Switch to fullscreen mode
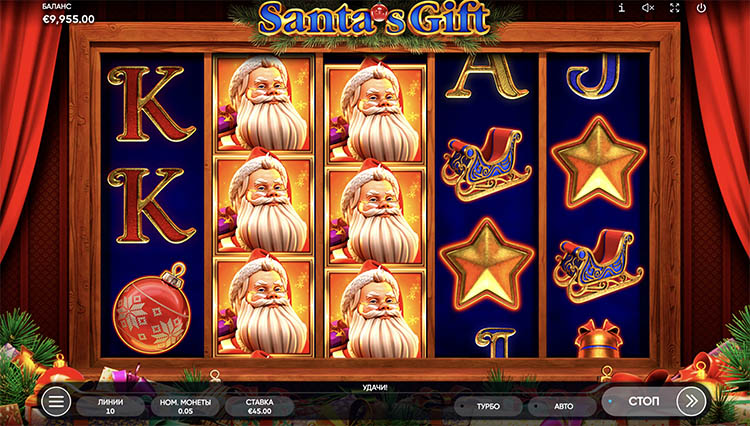 click(674, 8)
